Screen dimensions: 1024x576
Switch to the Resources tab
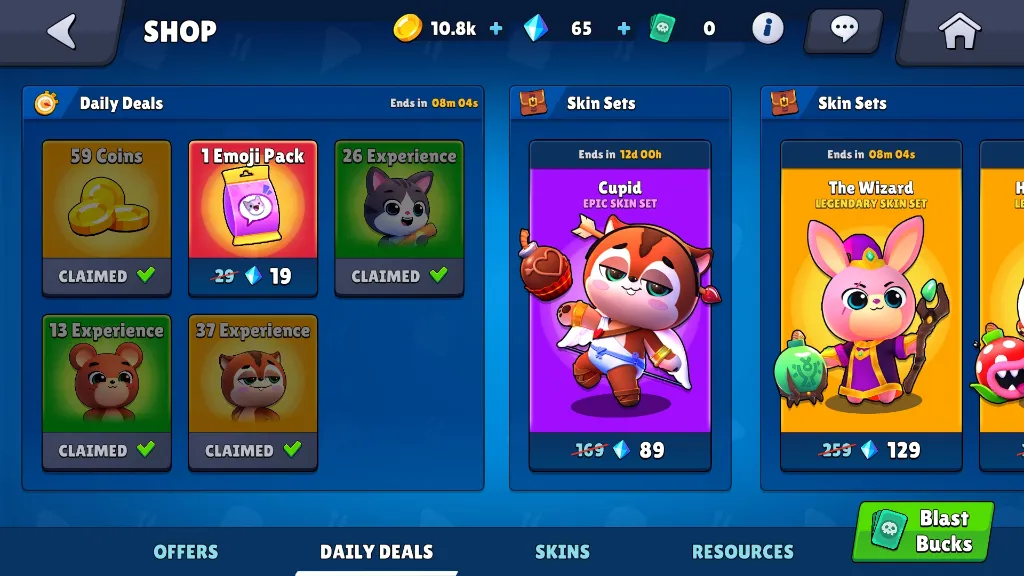point(742,551)
